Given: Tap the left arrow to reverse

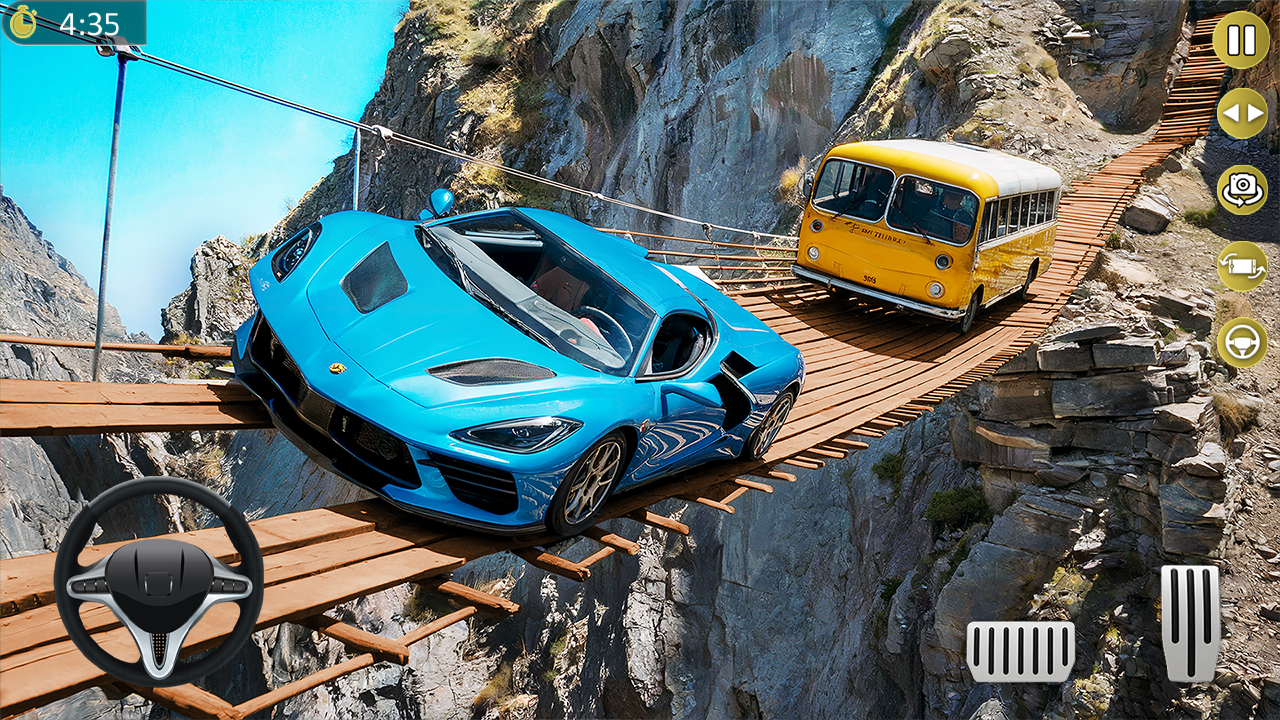Looking at the screenshot, I should point(1232,115).
